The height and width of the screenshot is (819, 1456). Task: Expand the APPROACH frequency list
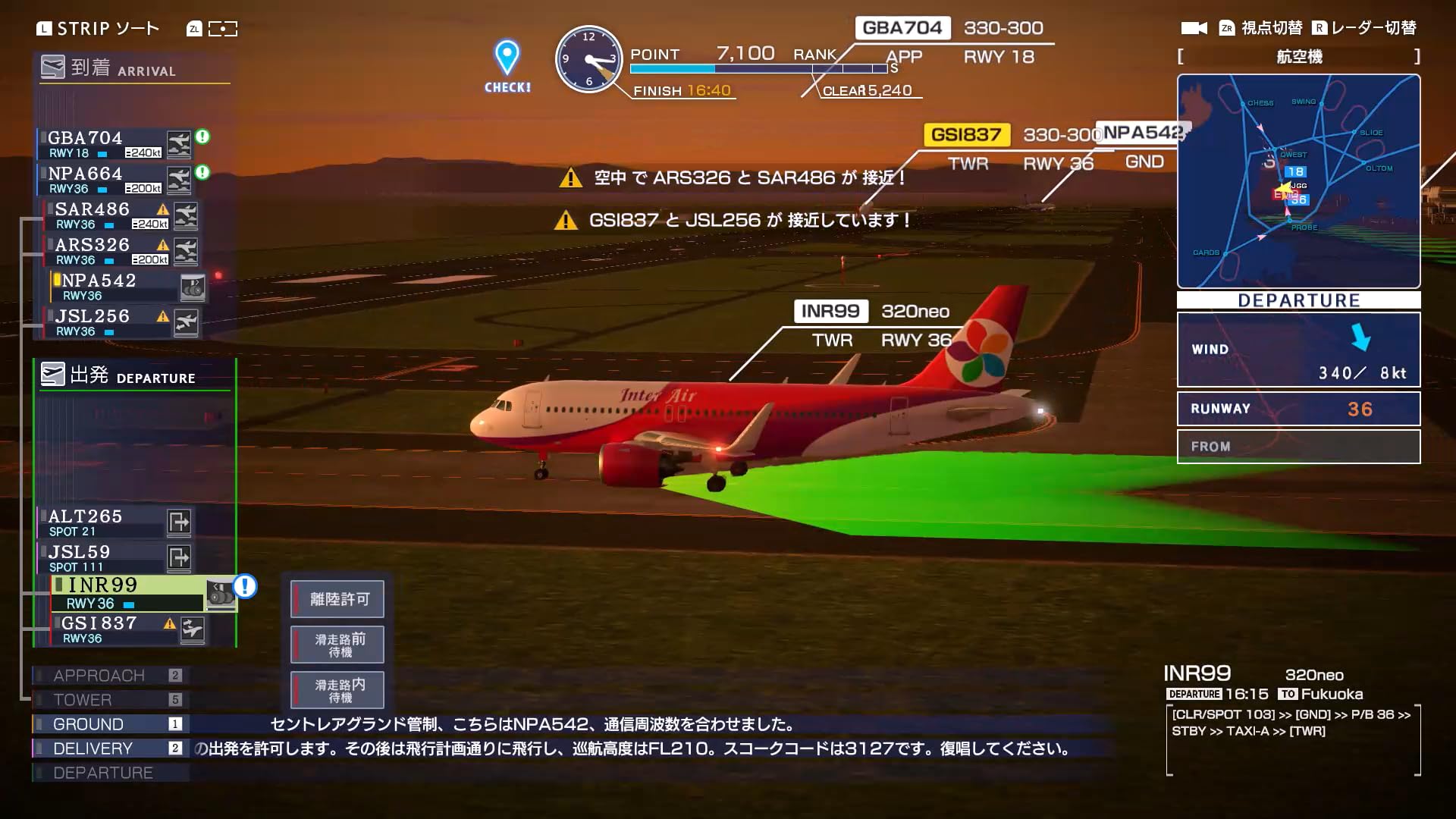[x=99, y=675]
